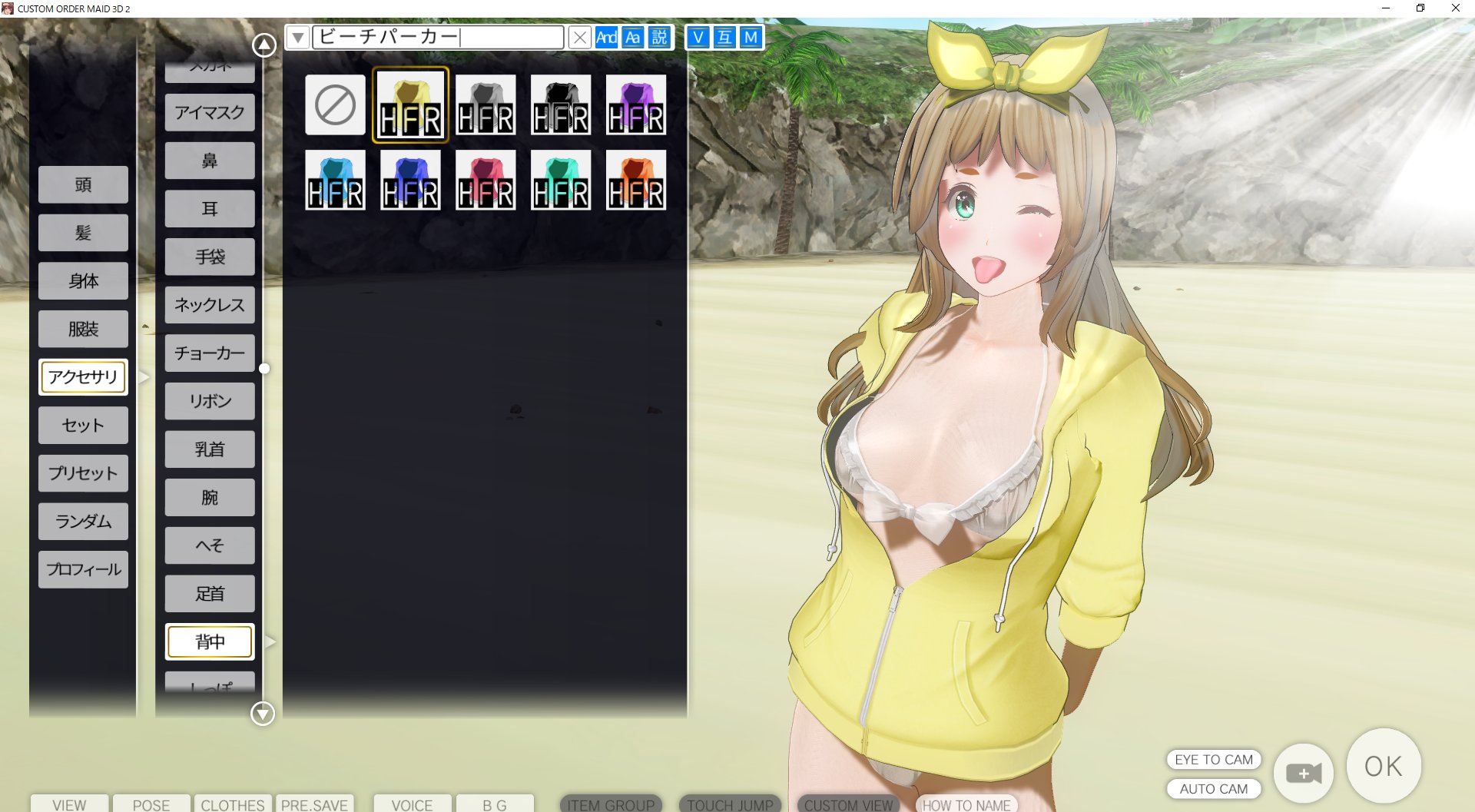This screenshot has width=1475, height=812.
Task: Switch to the POSE tab at bottom
Action: 151,805
